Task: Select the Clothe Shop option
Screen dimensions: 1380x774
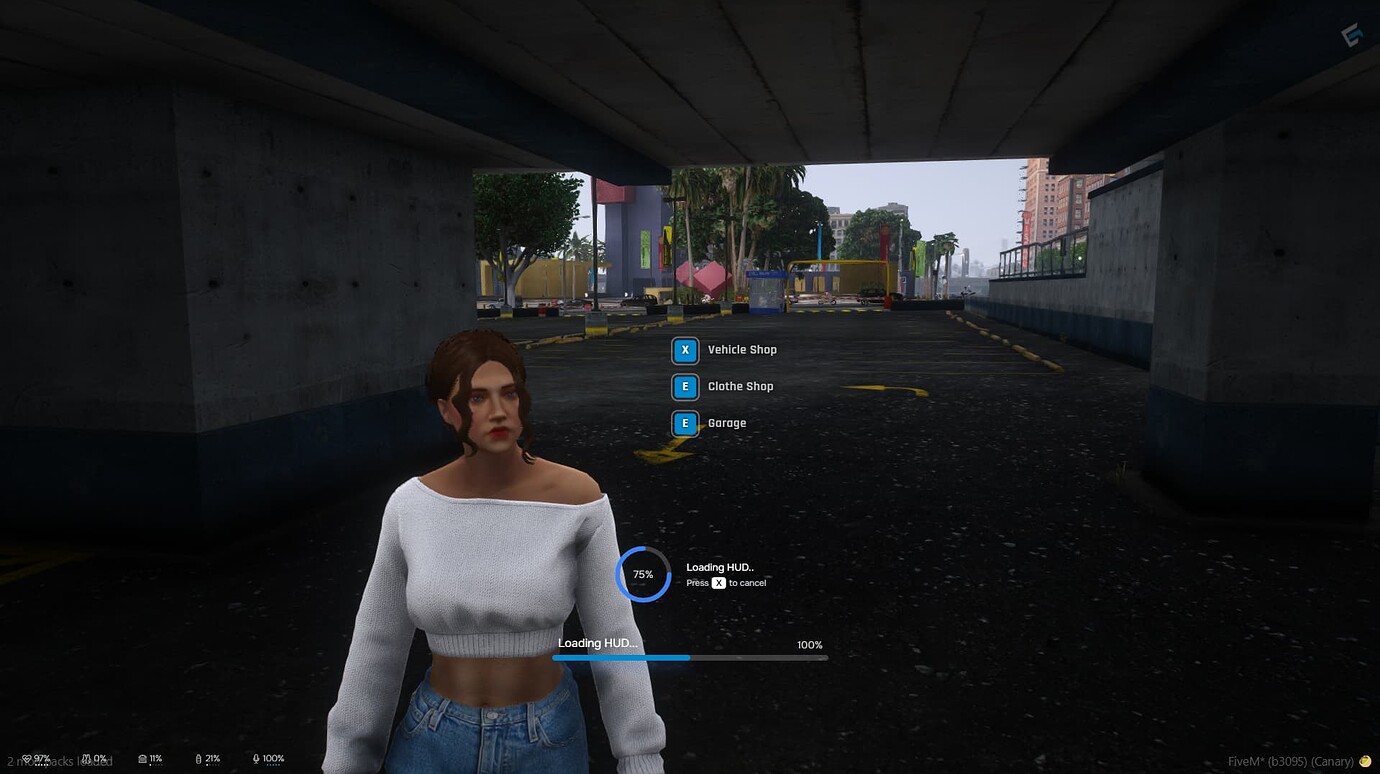Action: (740, 386)
